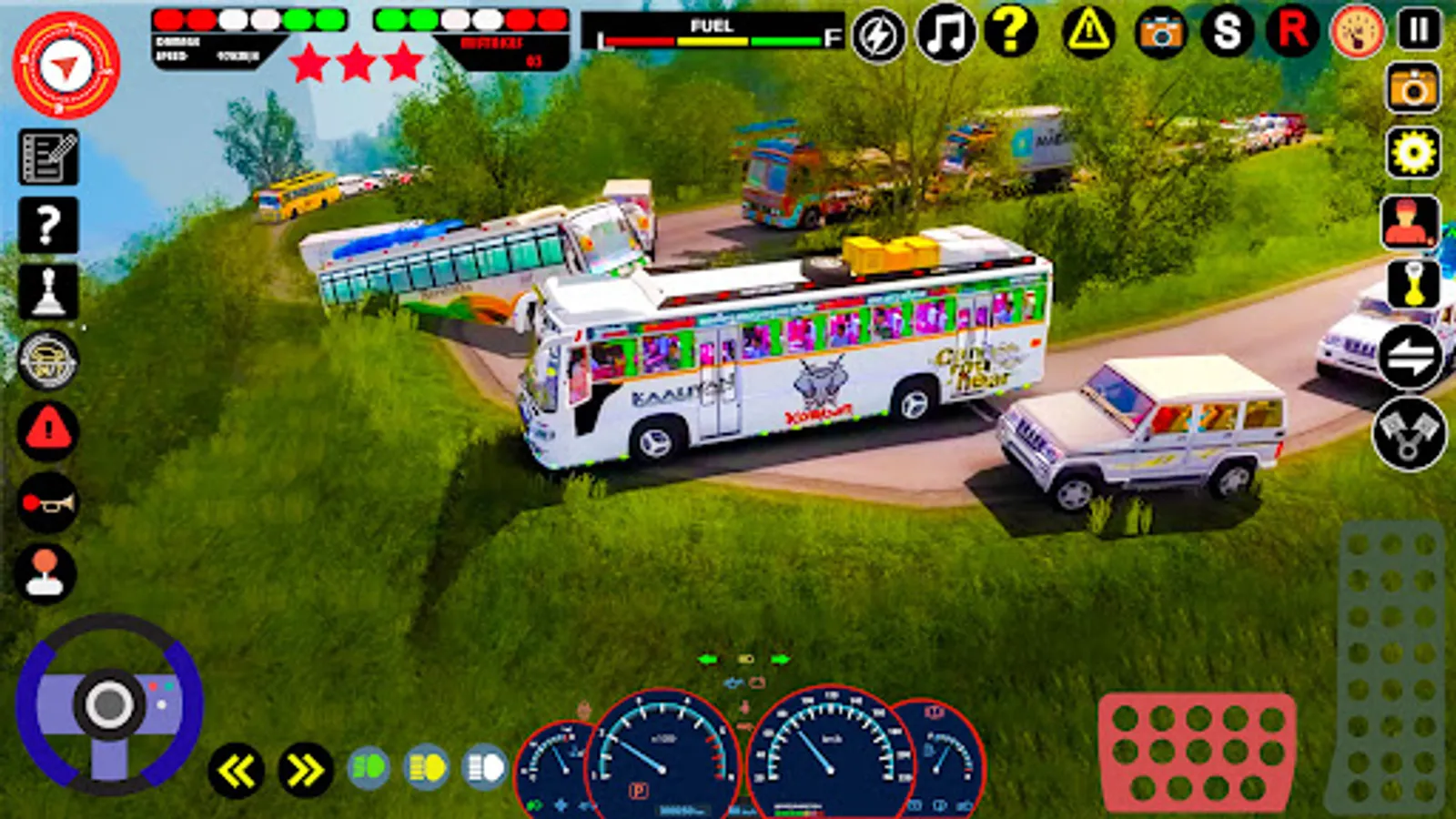The height and width of the screenshot is (819, 1456).
Task: Hit the red brake pedal
Action: tap(1197, 753)
